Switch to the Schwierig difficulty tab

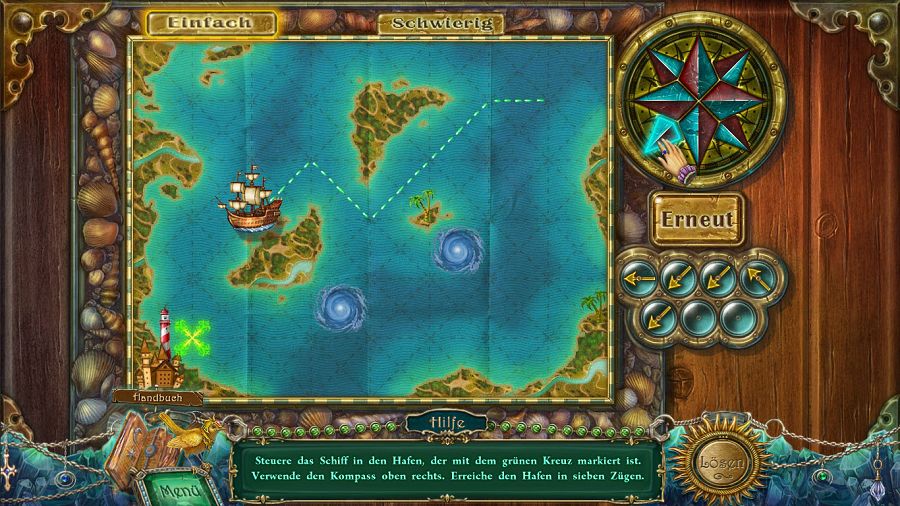[441, 23]
